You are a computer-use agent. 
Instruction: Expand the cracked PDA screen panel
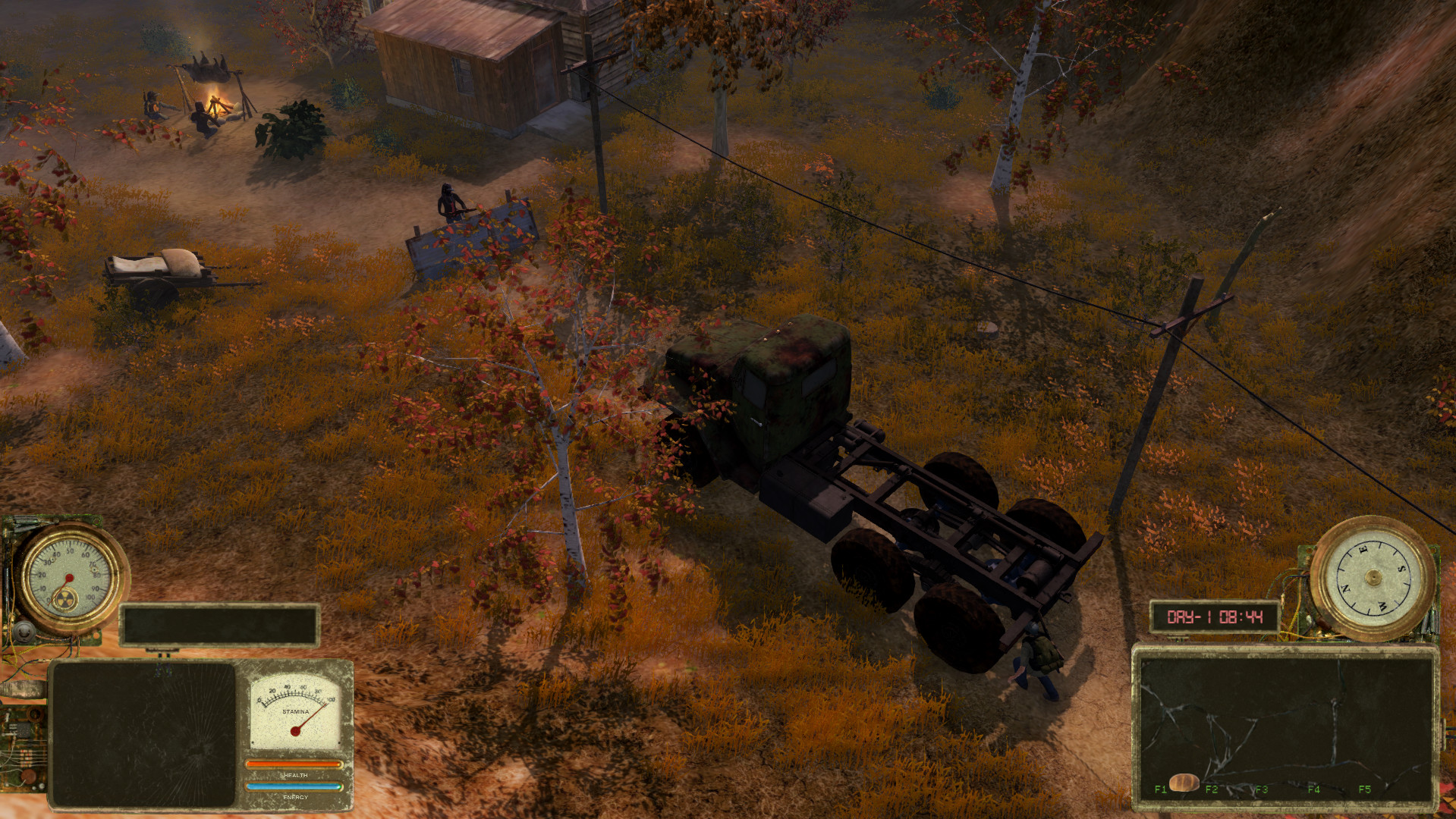click(144, 732)
